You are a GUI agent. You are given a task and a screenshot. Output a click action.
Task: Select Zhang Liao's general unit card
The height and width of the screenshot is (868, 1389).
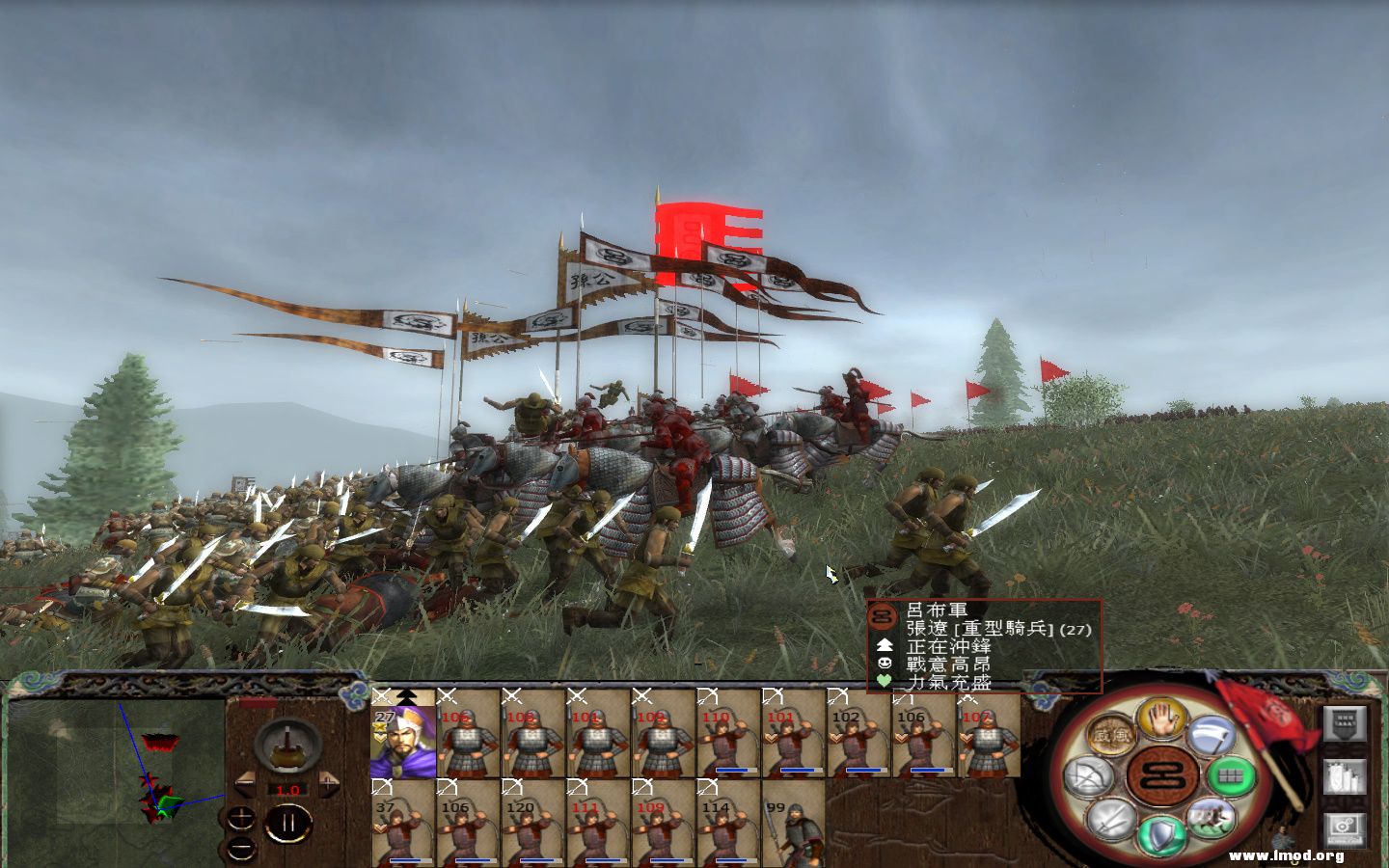[x=405, y=738]
